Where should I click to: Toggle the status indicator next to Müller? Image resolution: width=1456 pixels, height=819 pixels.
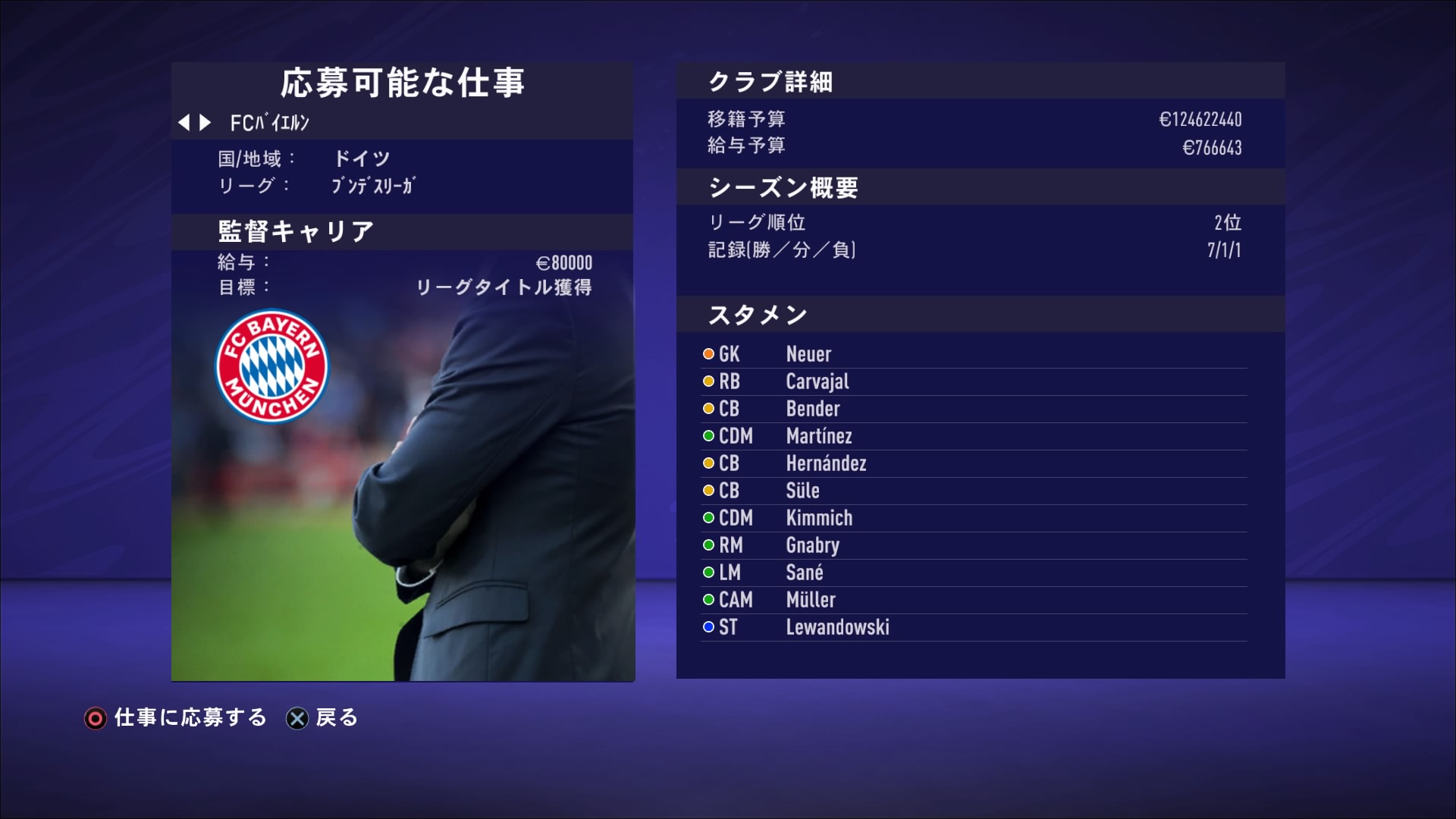(x=707, y=600)
